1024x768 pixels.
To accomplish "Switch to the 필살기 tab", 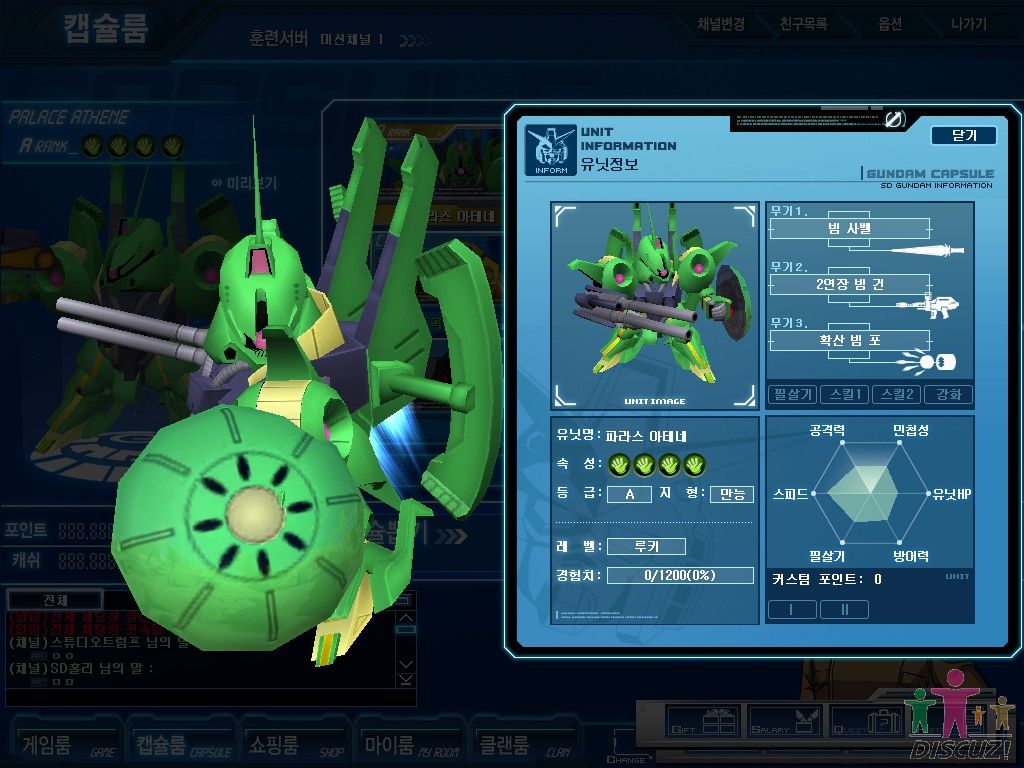I will click(x=792, y=394).
